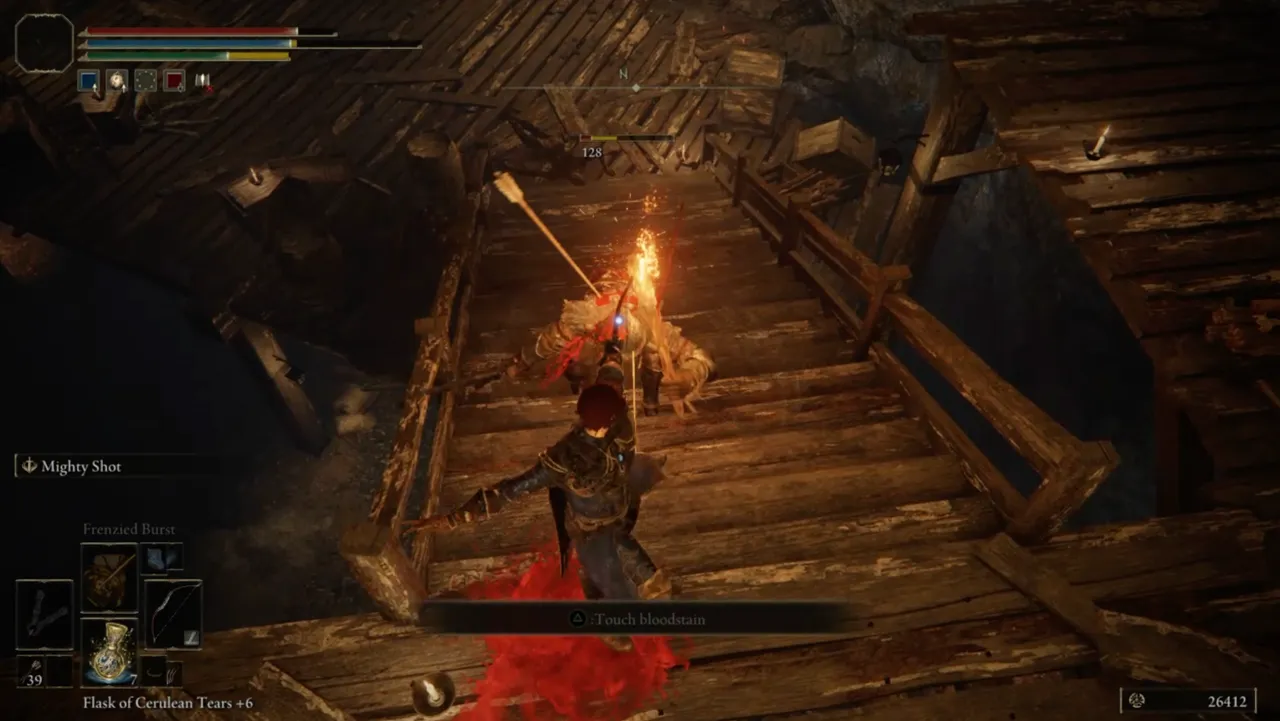1280x721 pixels.
Task: Click the dotted circle status effect icon
Action: click(x=145, y=80)
